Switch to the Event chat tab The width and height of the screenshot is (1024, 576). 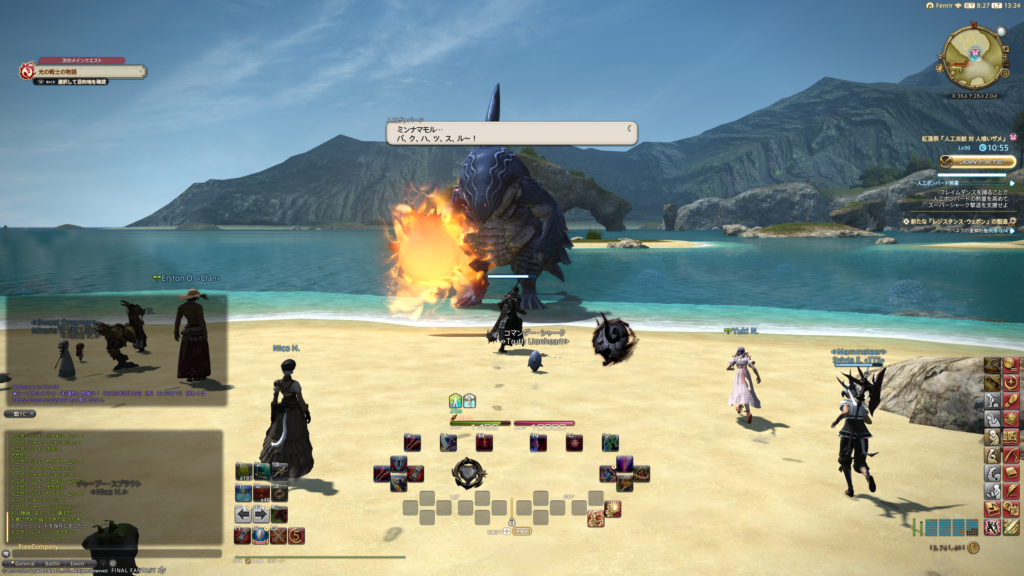(x=77, y=564)
